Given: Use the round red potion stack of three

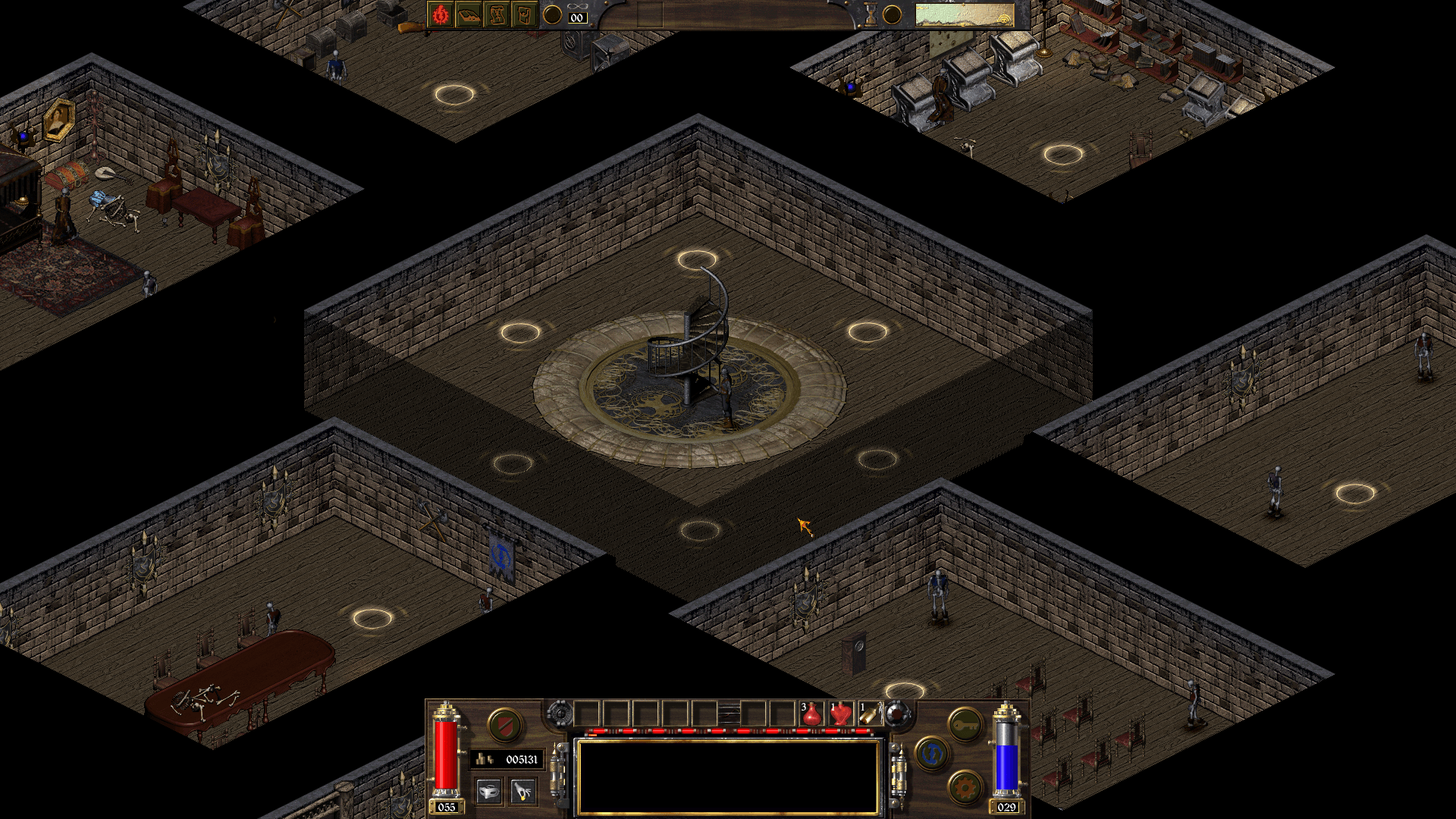Looking at the screenshot, I should click(x=811, y=714).
